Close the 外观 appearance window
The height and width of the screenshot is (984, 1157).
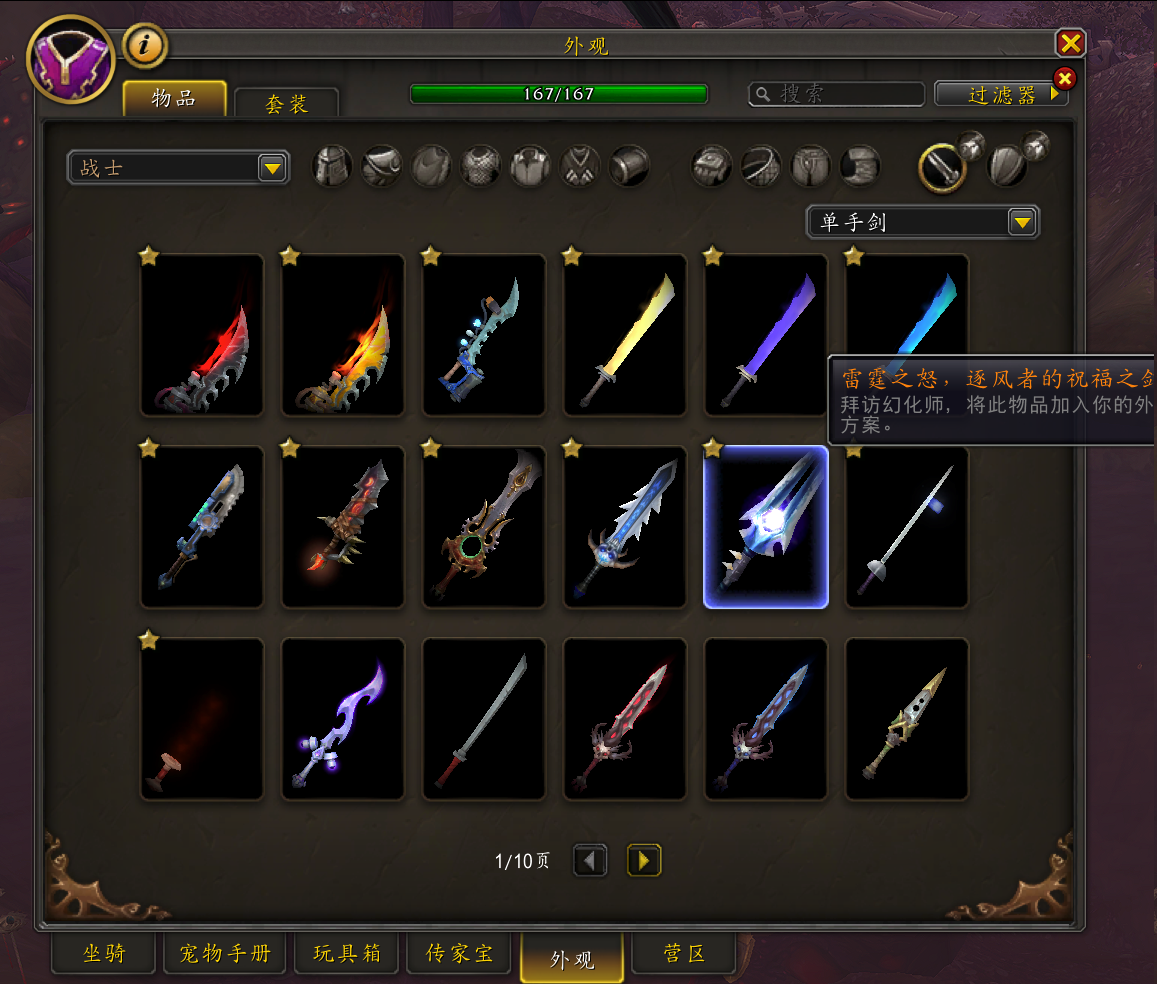[x=1070, y=43]
